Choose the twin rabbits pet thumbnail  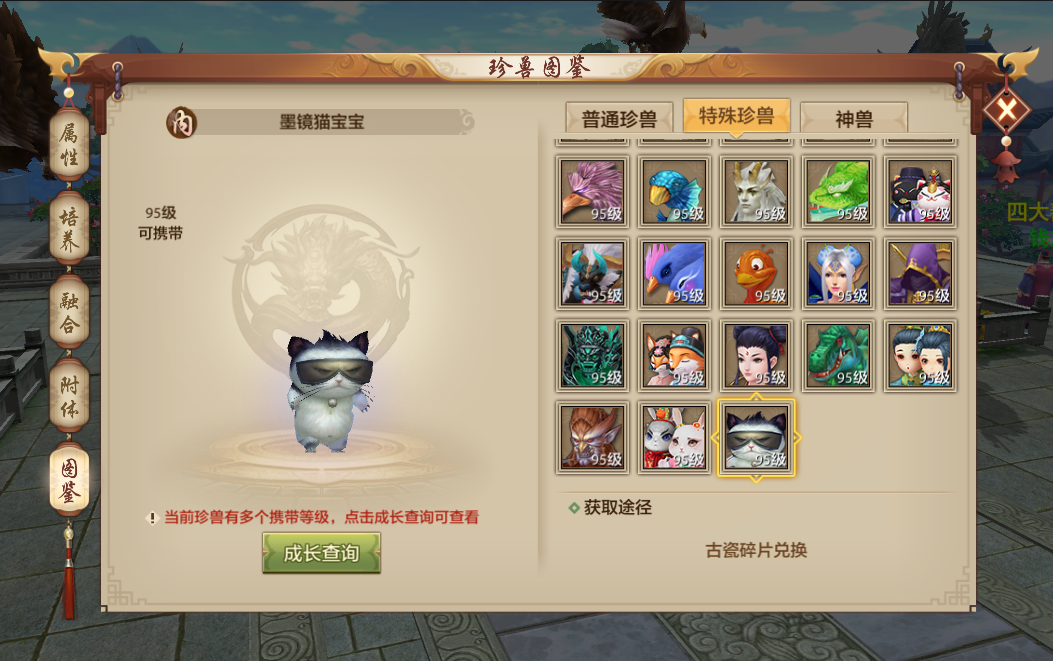pyautogui.click(x=675, y=438)
